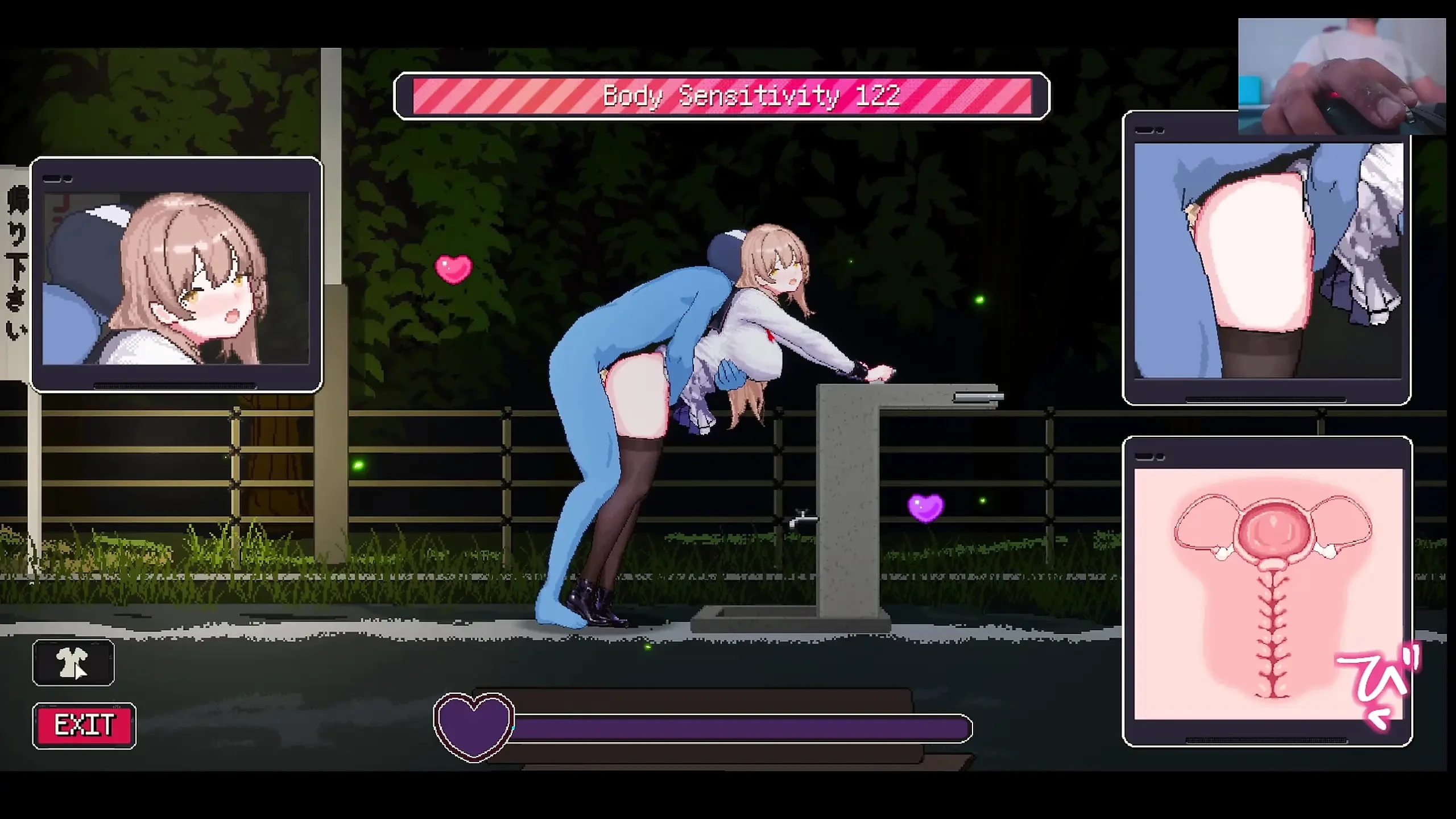Click the purple pleasure gauge at the bottom
This screenshot has width=1456, height=819.
[x=739, y=728]
